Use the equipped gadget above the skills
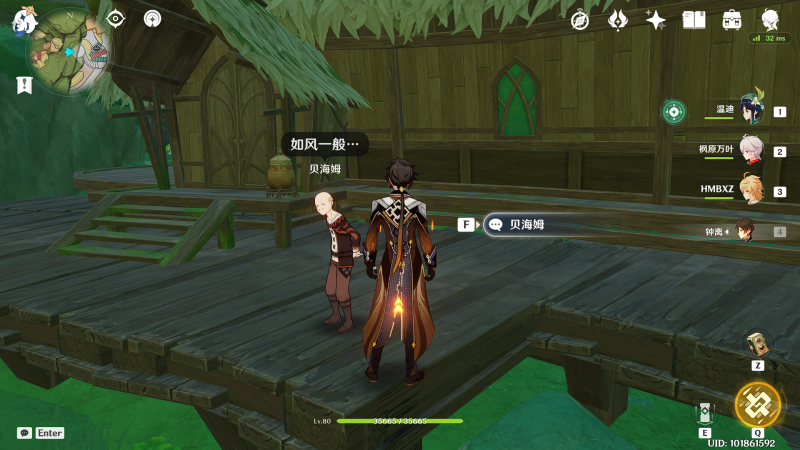800x450 pixels. point(758,345)
